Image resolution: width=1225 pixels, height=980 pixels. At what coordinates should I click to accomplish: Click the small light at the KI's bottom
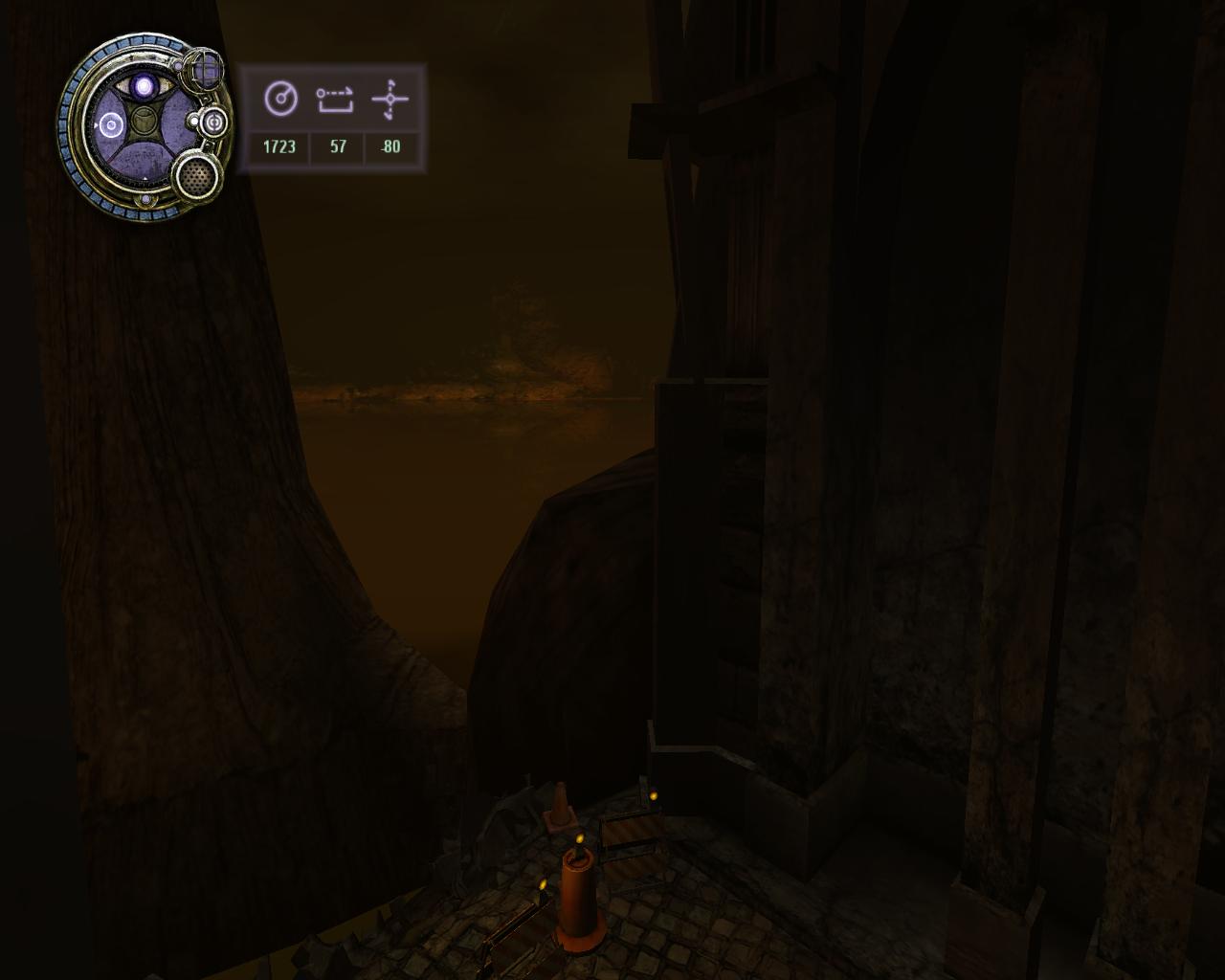pos(145,198)
